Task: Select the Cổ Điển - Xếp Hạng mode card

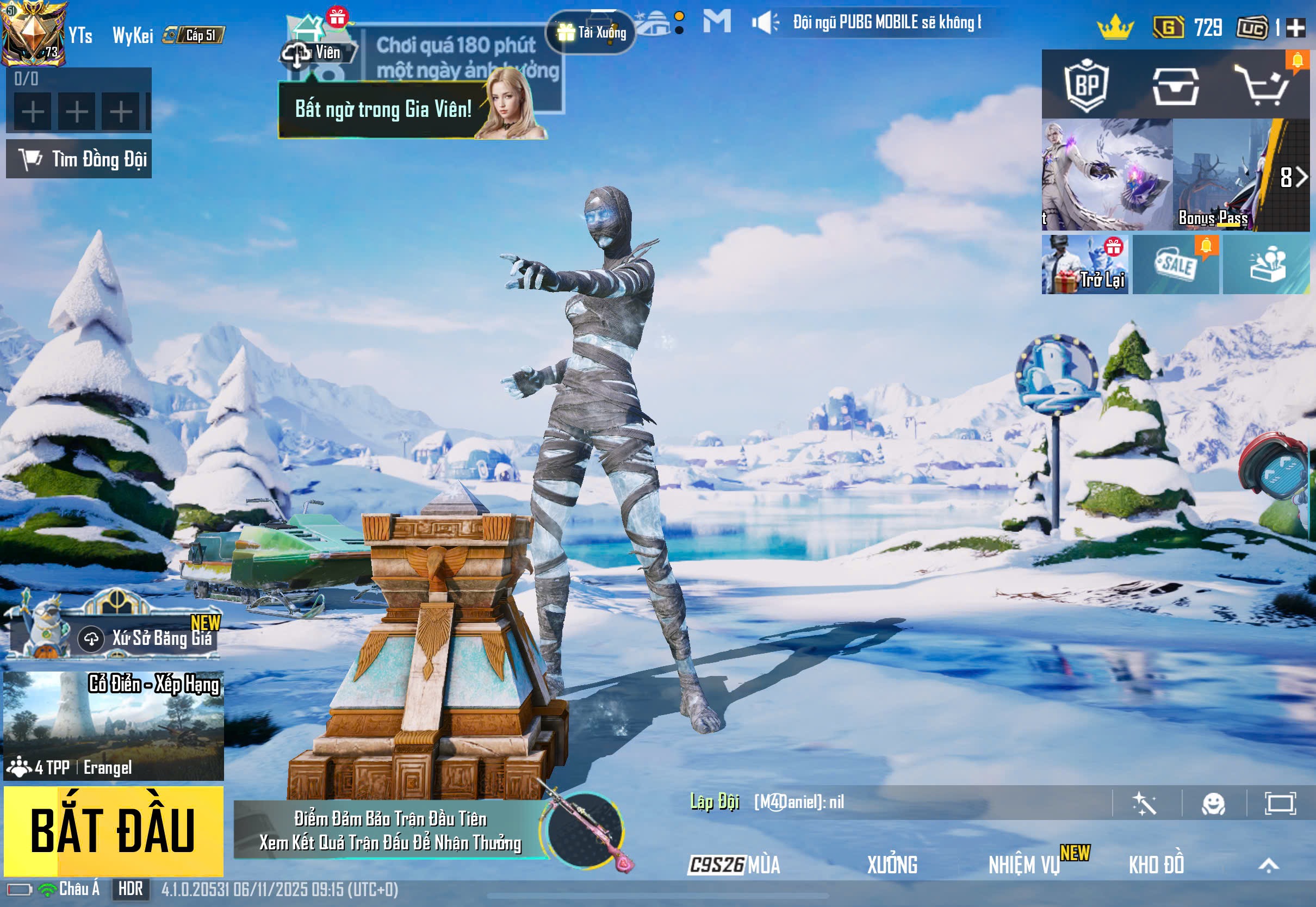Action: pyautogui.click(x=113, y=725)
